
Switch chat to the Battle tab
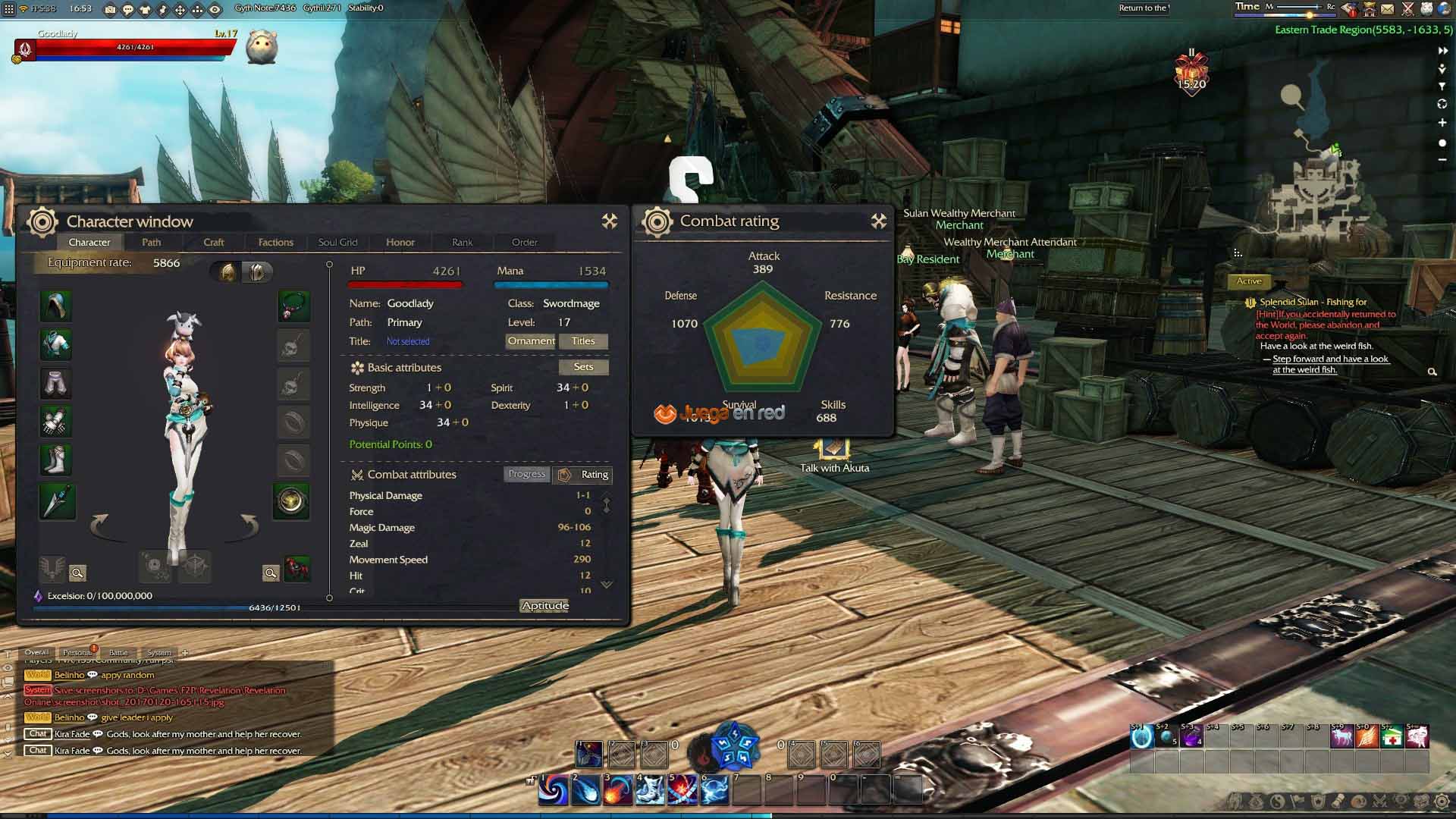tap(118, 652)
